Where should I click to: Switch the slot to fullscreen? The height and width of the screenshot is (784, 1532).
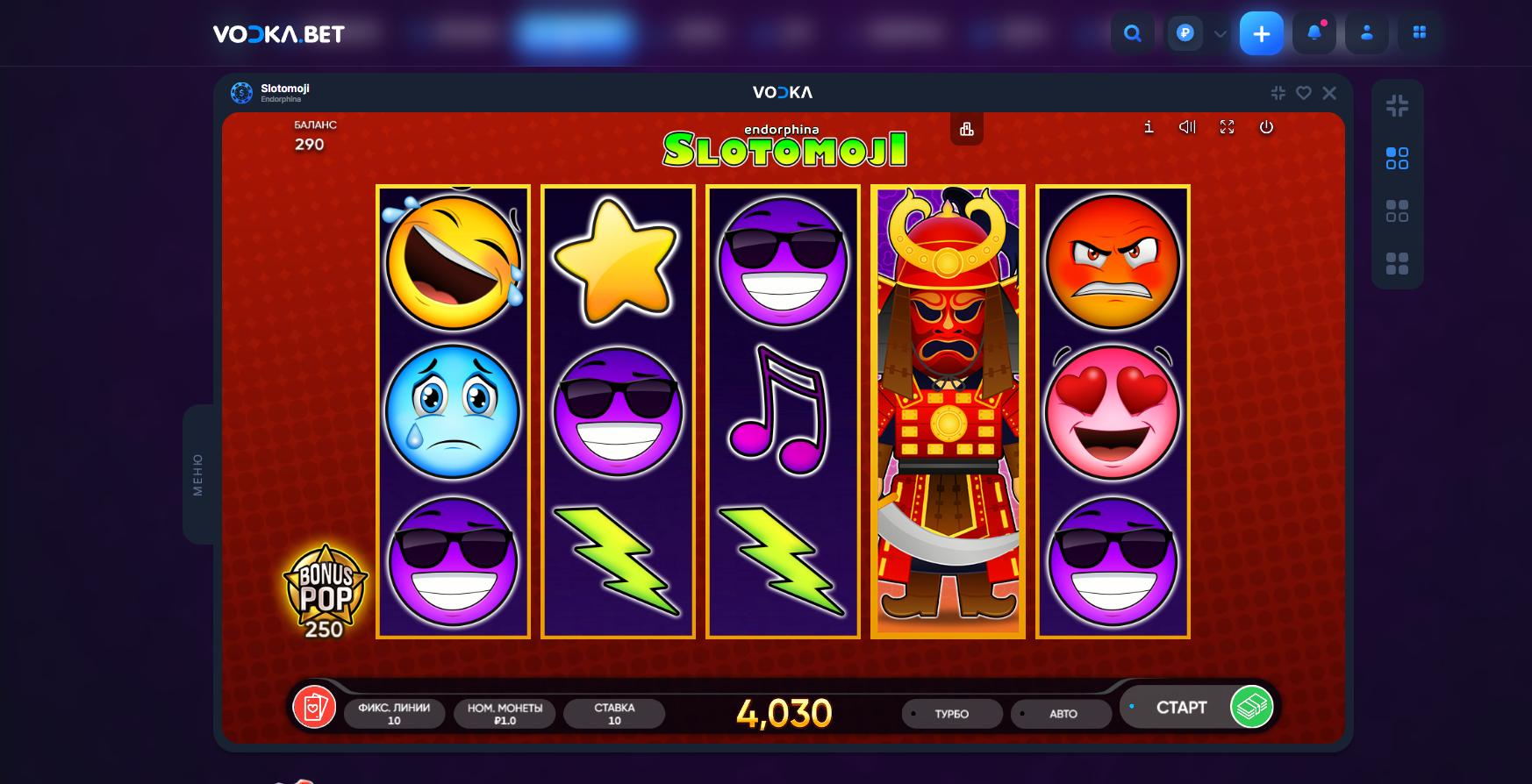click(x=1227, y=127)
